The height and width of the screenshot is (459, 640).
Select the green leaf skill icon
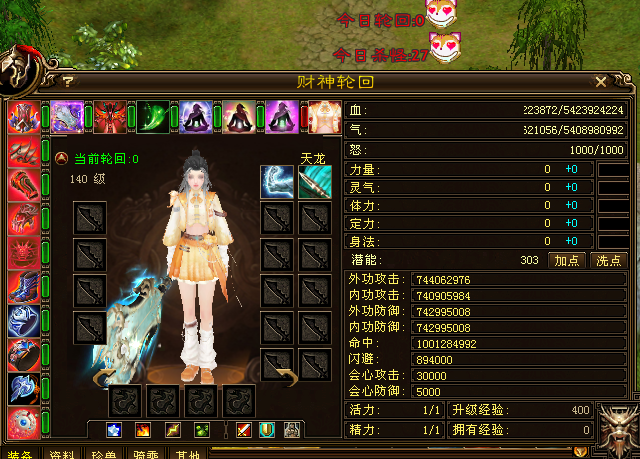153,117
